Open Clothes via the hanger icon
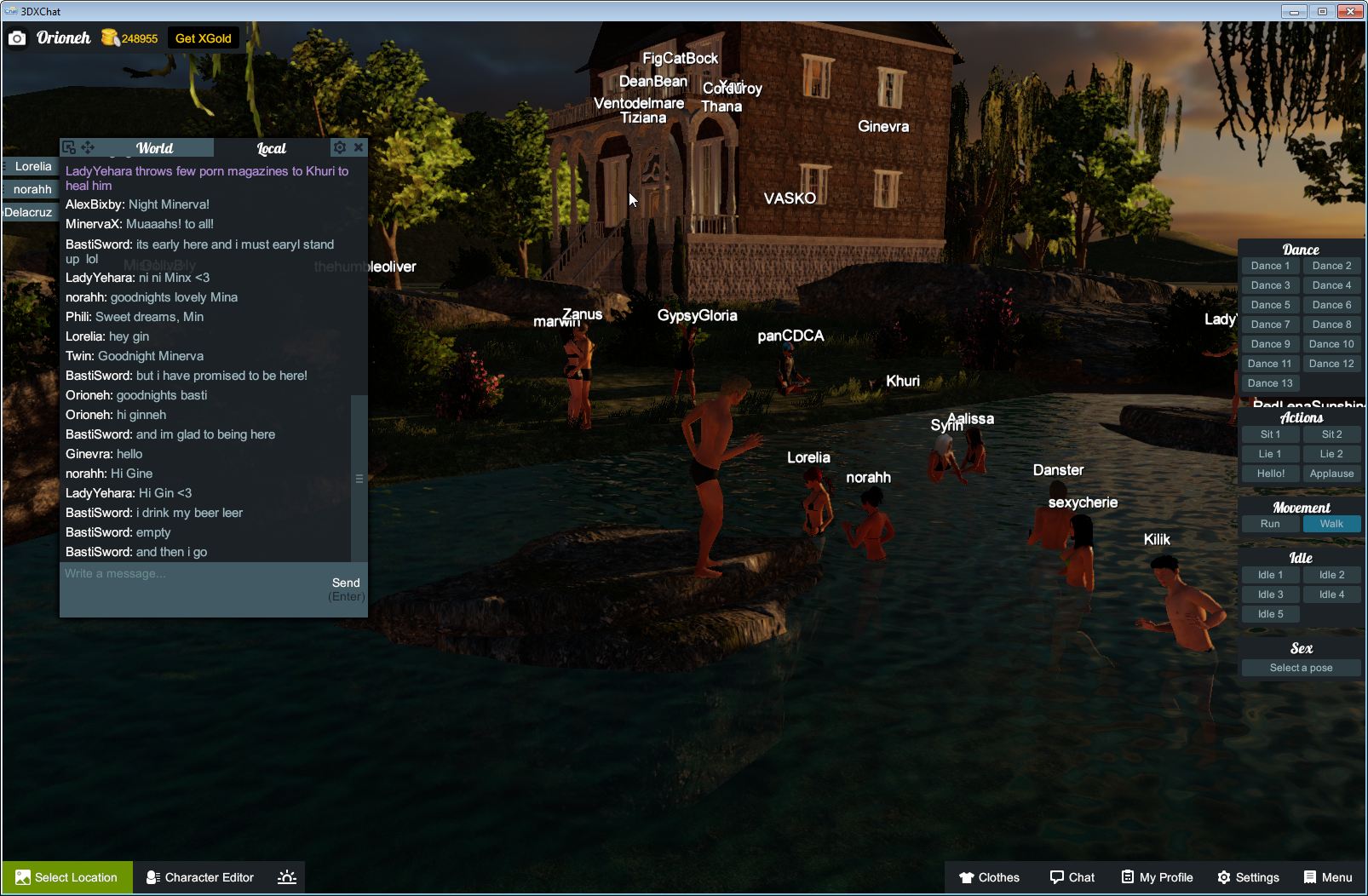1368x896 pixels. coord(967,877)
